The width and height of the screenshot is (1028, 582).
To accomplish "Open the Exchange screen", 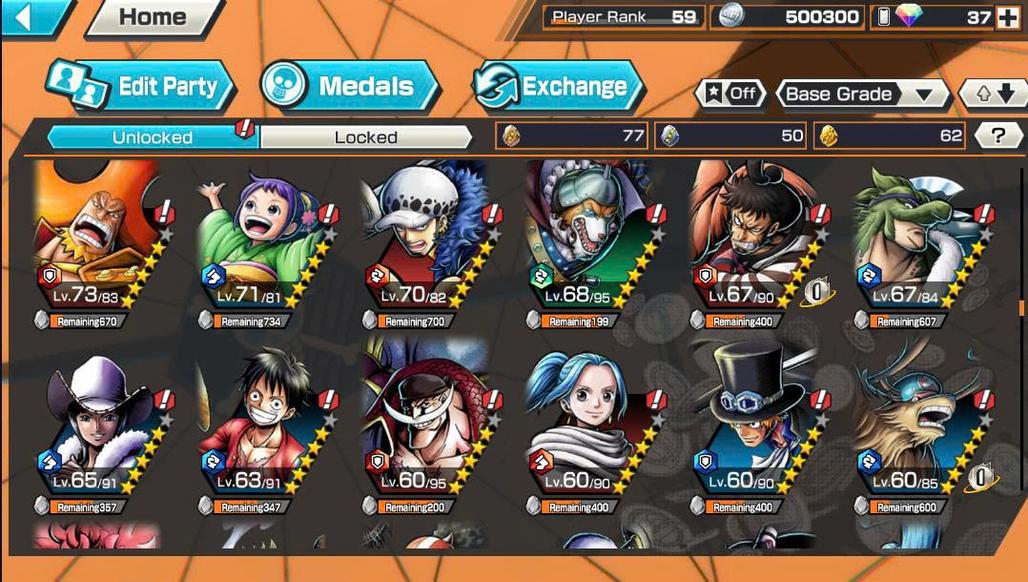I will [x=558, y=87].
